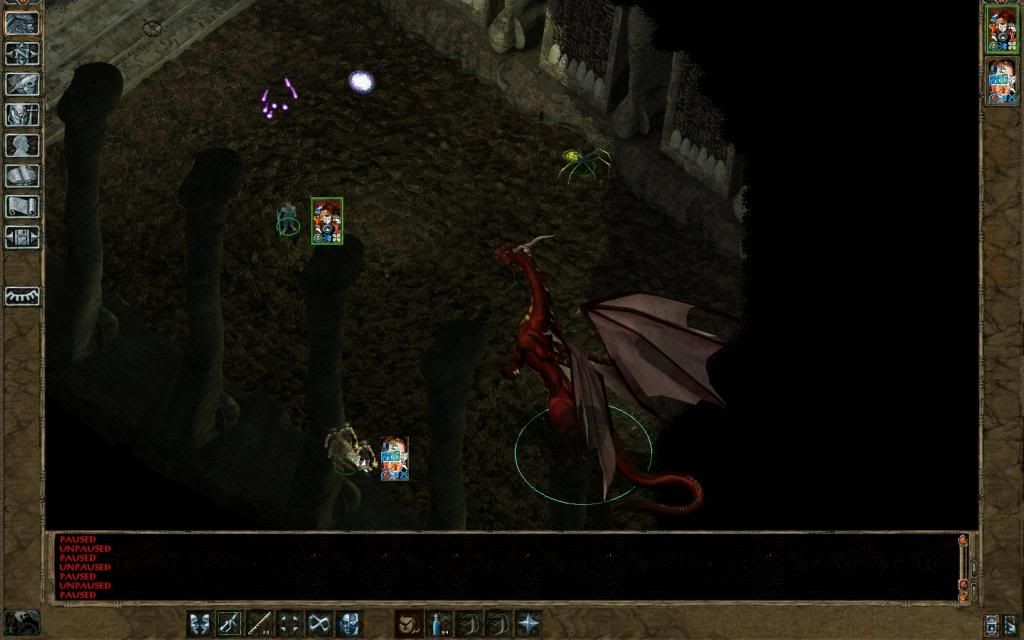Open the priest scroll button
The image size is (1024, 640).
(22, 206)
